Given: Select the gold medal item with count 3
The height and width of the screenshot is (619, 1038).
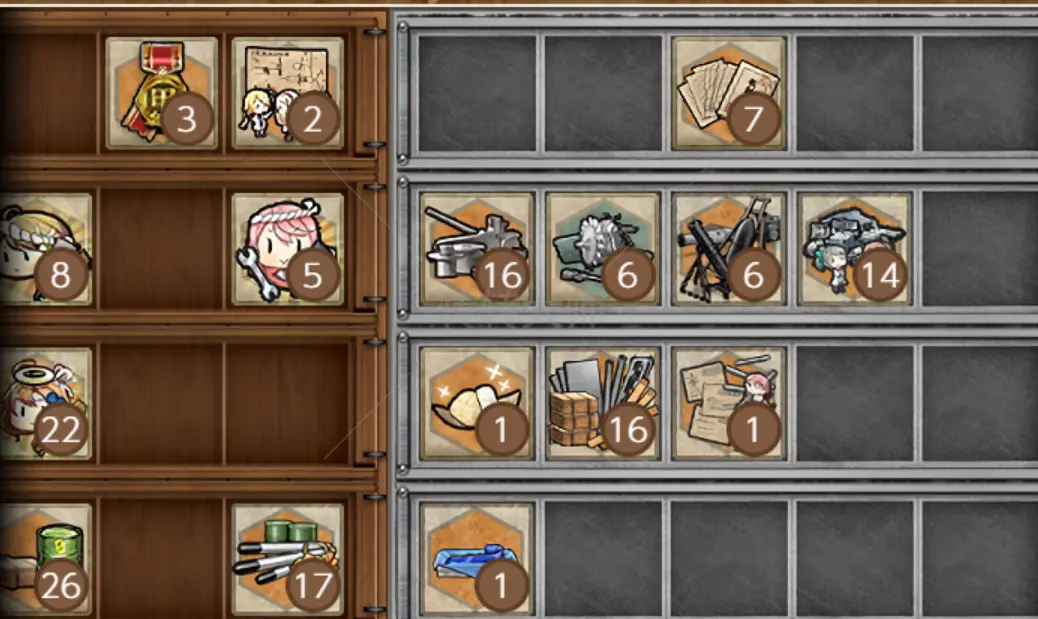Looking at the screenshot, I should [161, 94].
